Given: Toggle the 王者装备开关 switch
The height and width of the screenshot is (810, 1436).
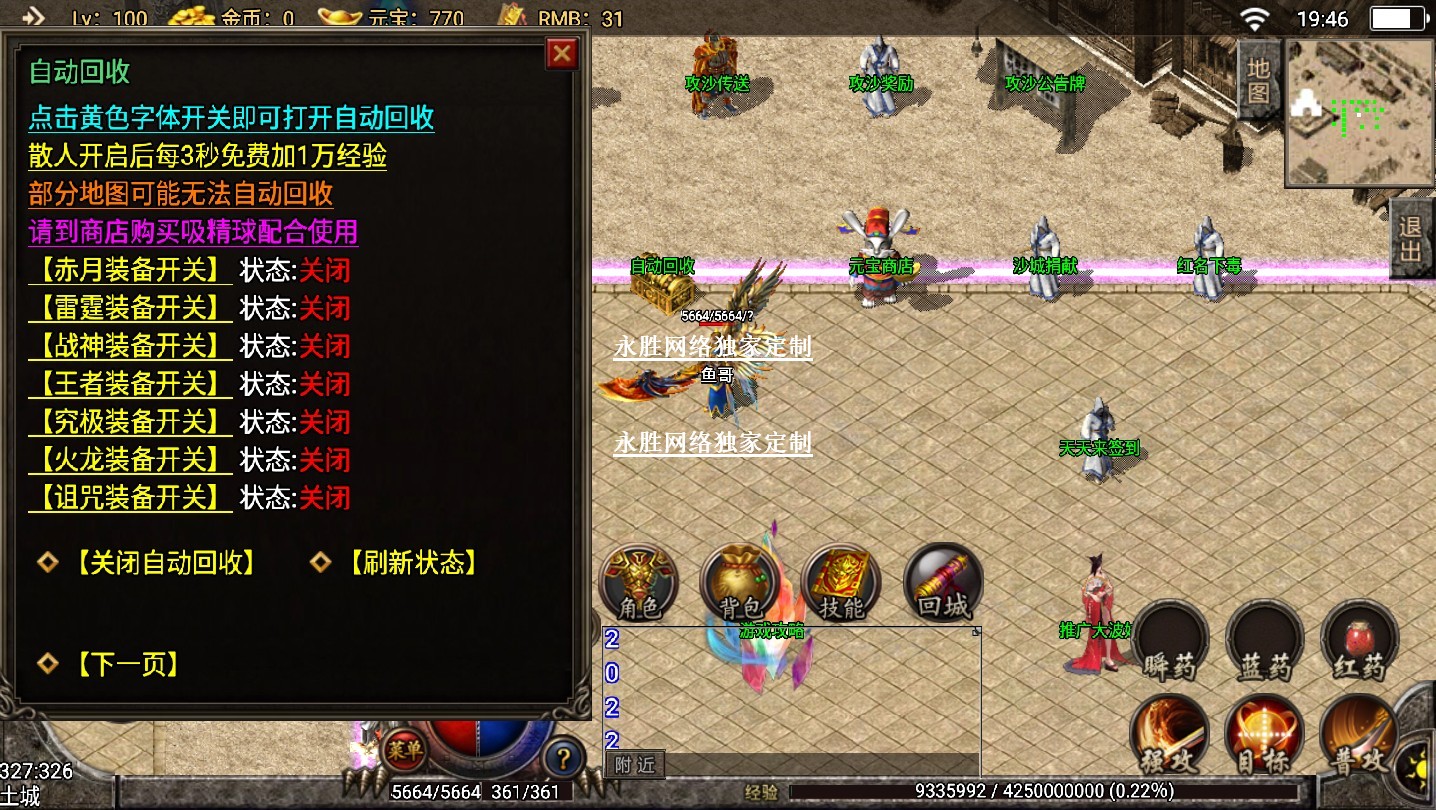Looking at the screenshot, I should click(x=129, y=384).
